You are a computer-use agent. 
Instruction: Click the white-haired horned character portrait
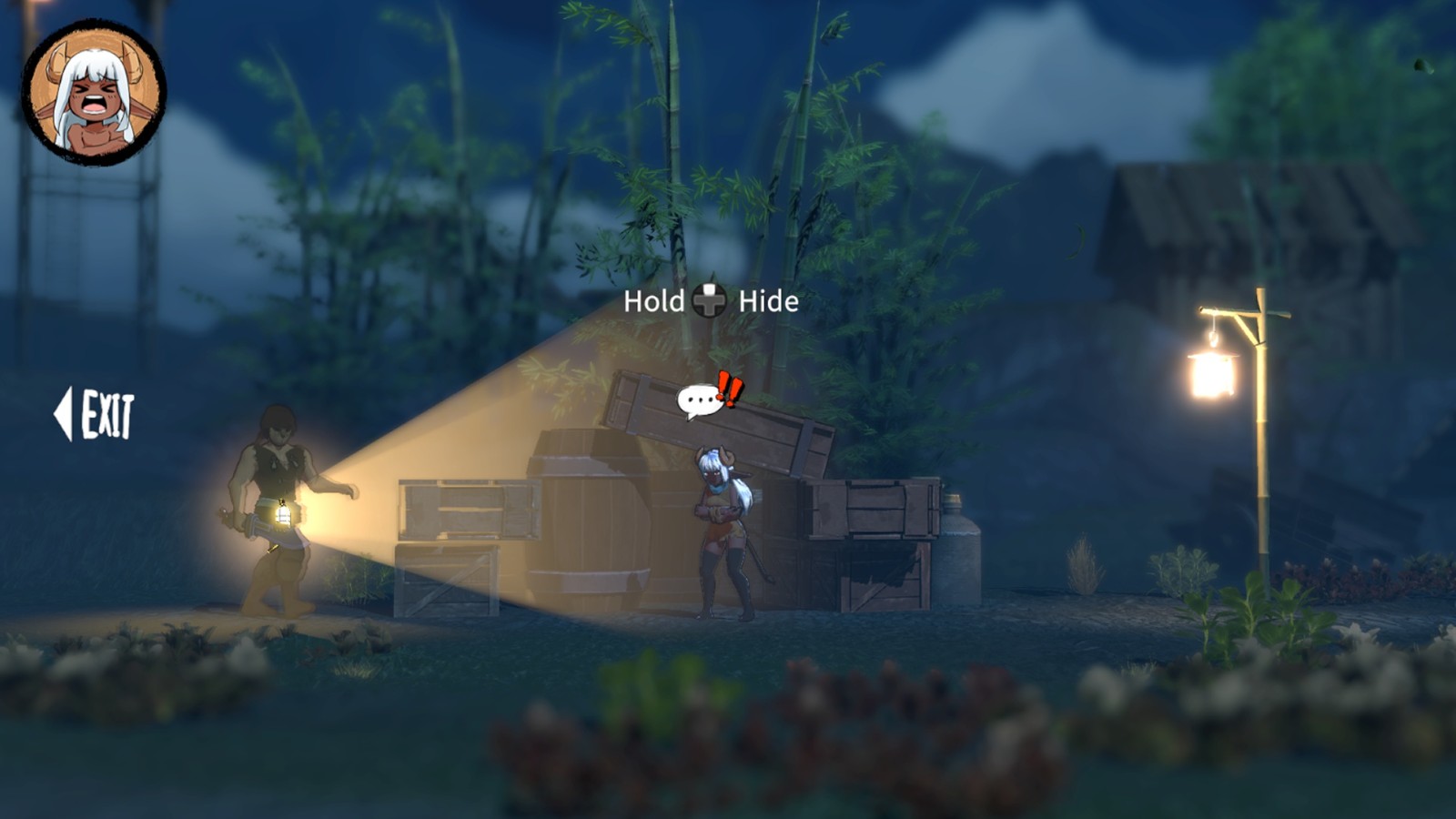[x=94, y=93]
